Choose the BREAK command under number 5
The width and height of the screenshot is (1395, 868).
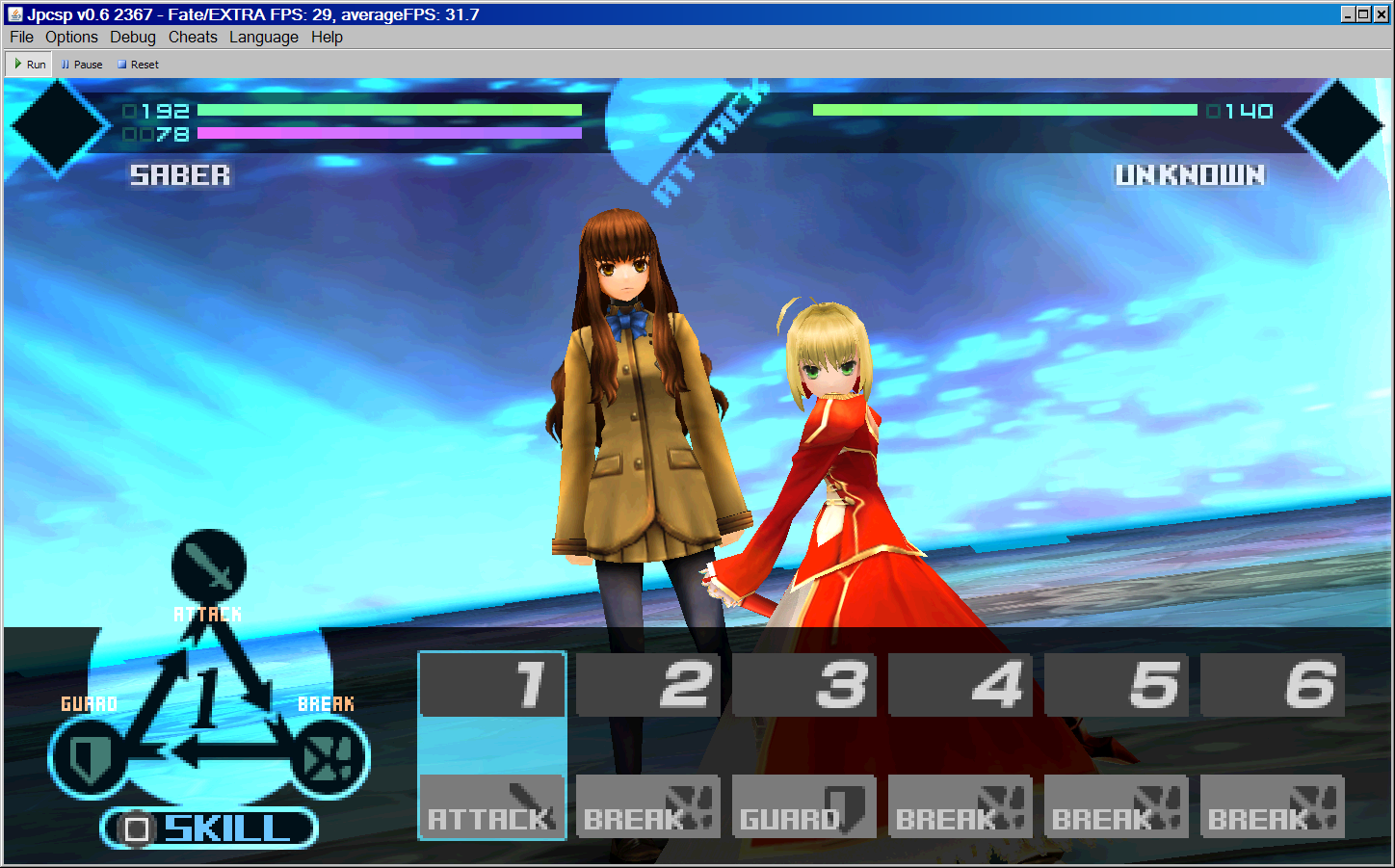(1116, 806)
